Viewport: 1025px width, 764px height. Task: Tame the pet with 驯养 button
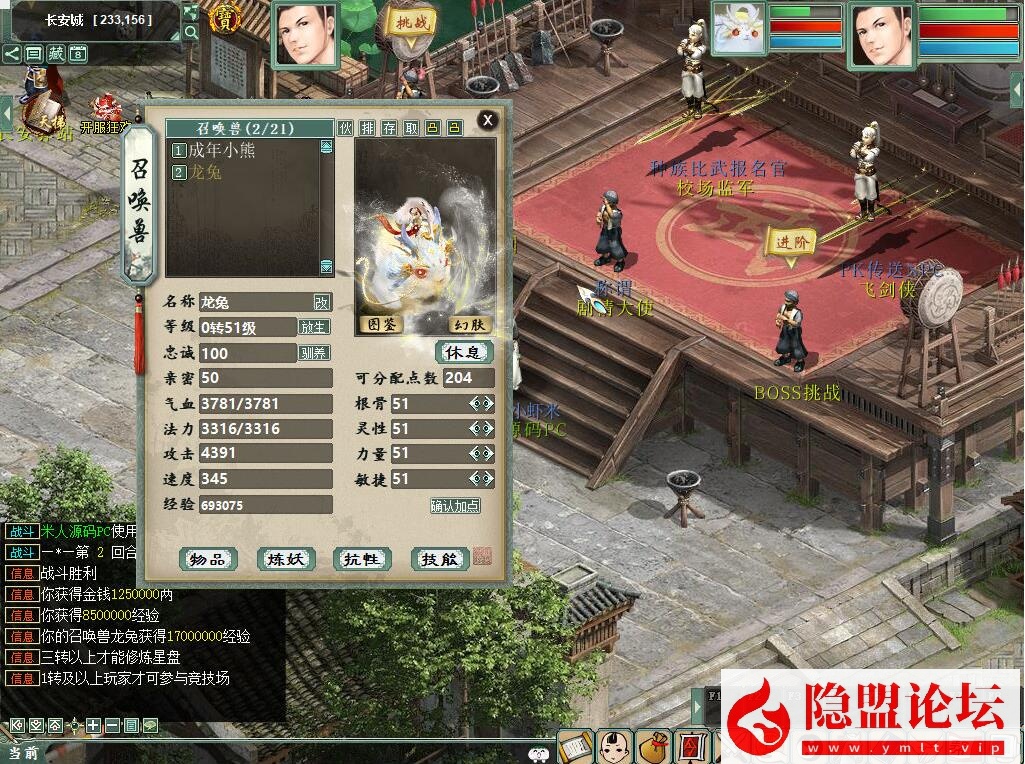point(314,353)
